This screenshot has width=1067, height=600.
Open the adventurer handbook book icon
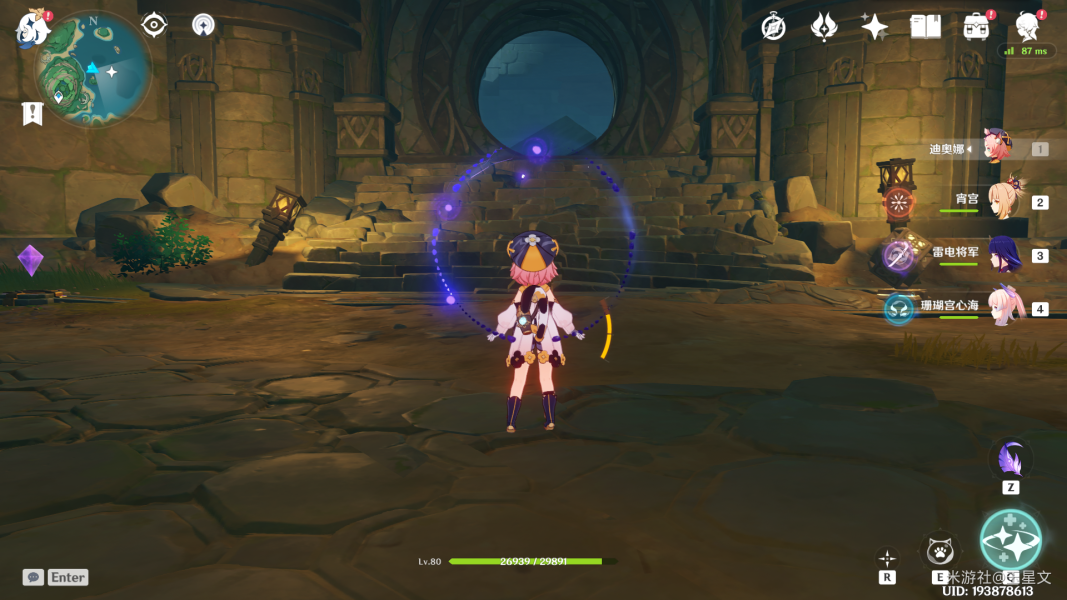[925, 27]
